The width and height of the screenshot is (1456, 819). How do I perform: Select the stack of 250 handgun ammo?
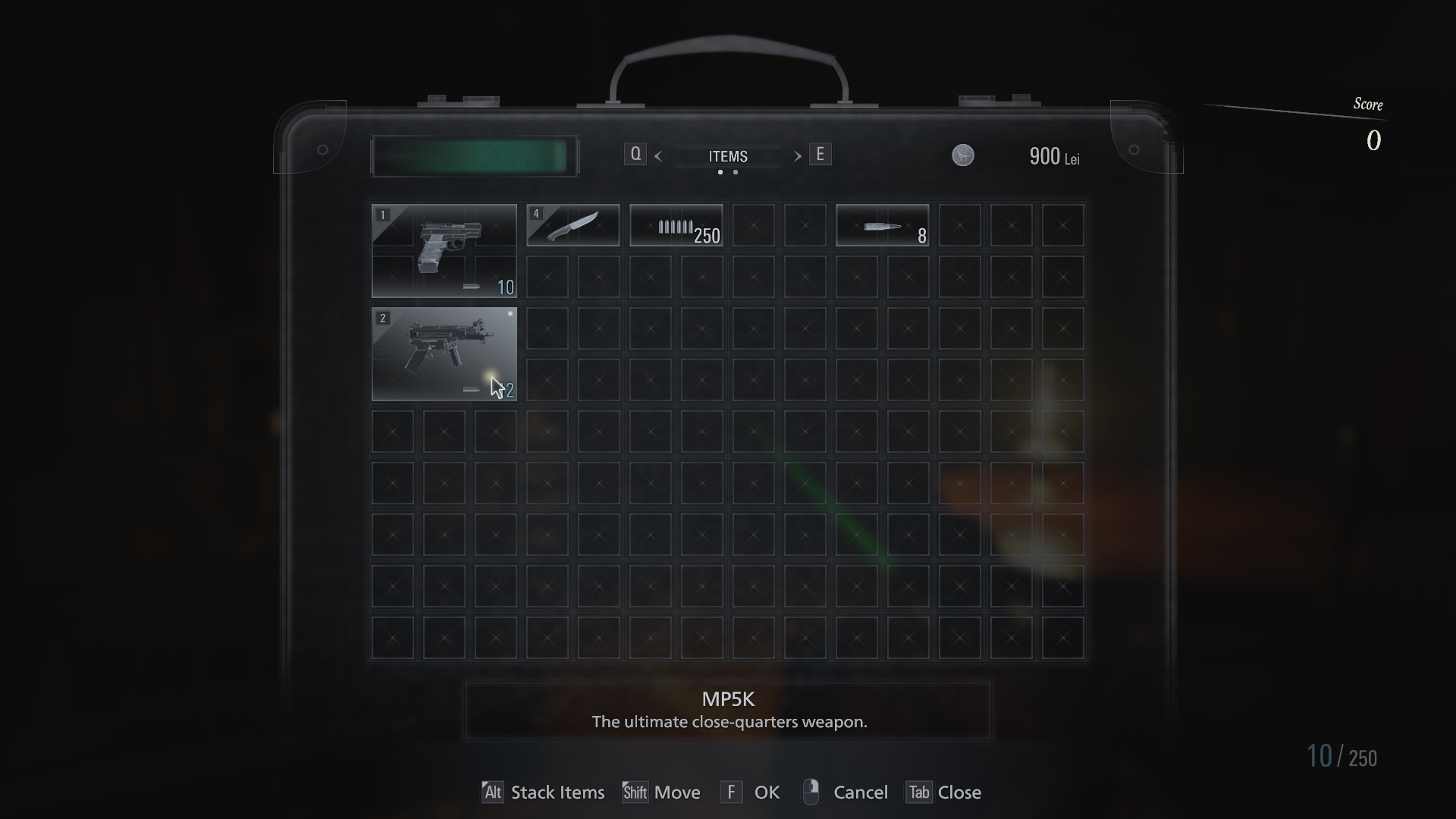pyautogui.click(x=676, y=225)
